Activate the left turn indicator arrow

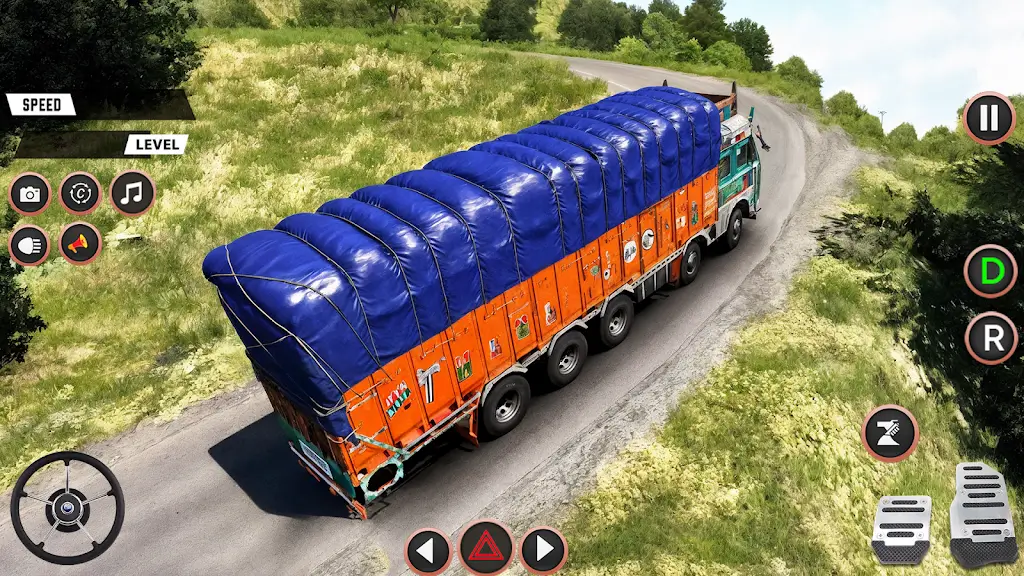coord(428,550)
